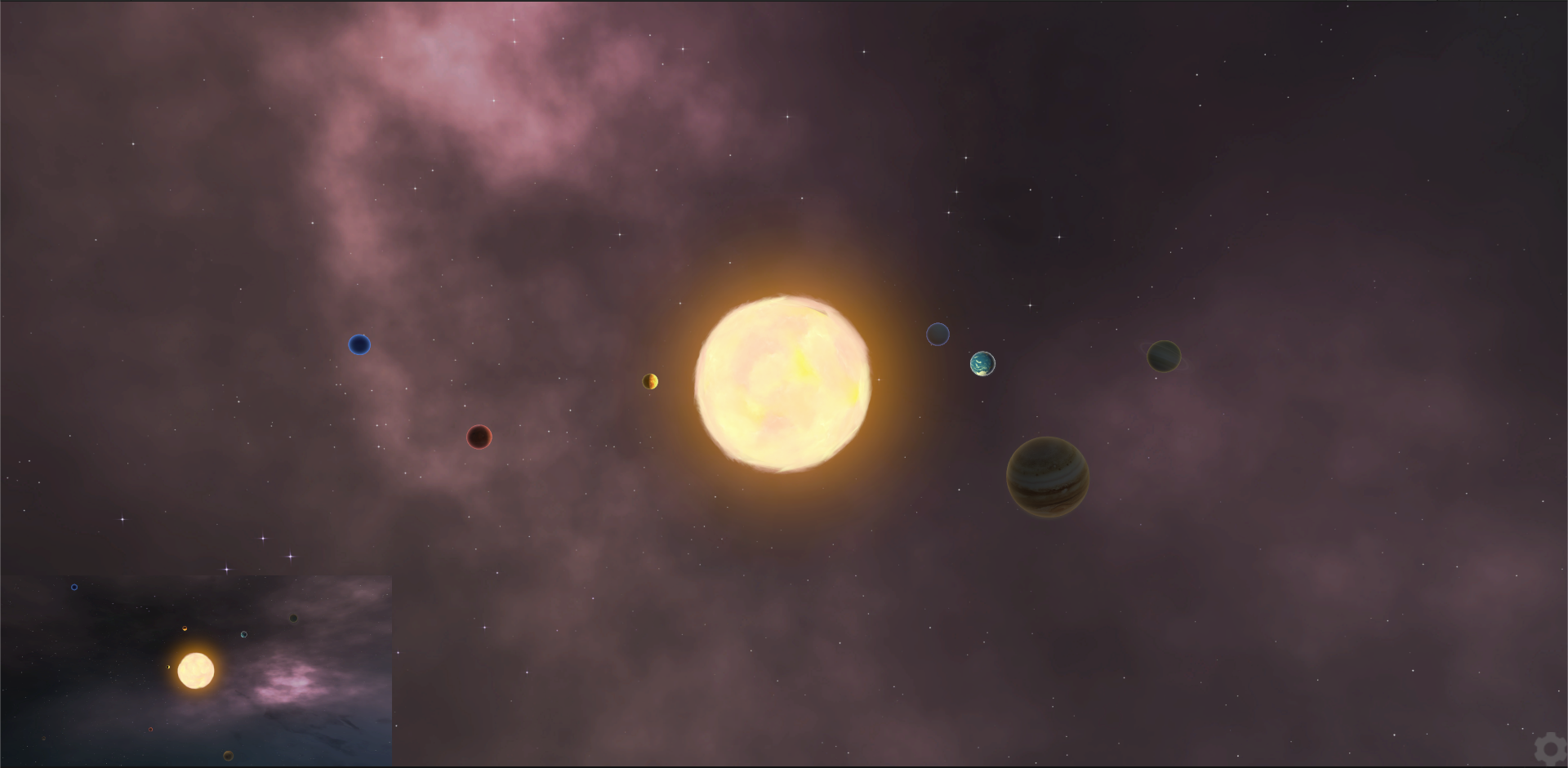Click the blue ringed planet in the minimap
The width and height of the screenshot is (1568, 768).
73,587
